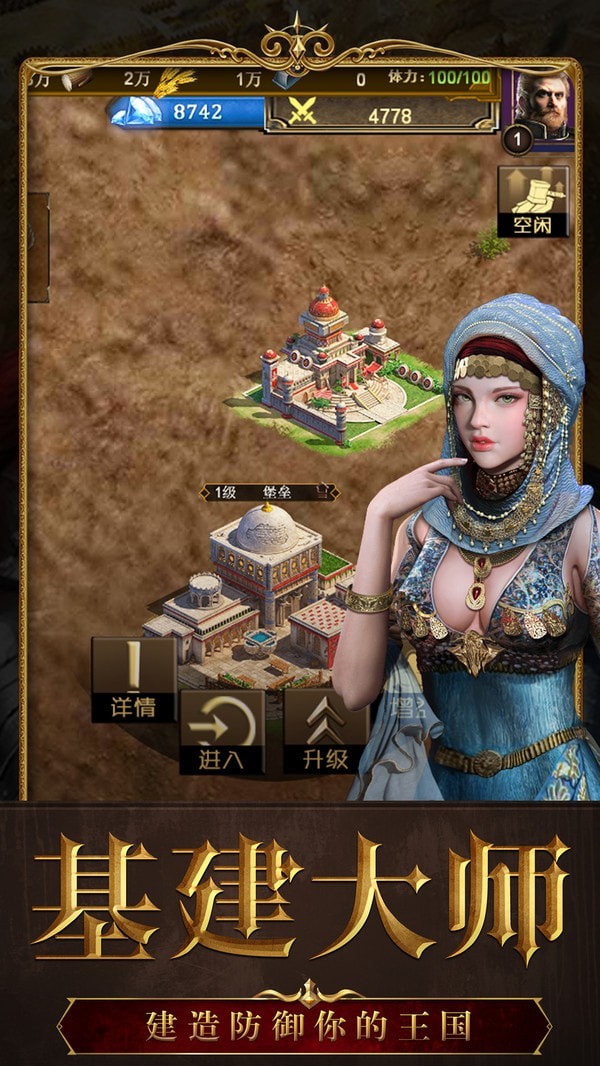600x1066 pixels.
Task: Open the 详情 details button
Action: pos(132,680)
